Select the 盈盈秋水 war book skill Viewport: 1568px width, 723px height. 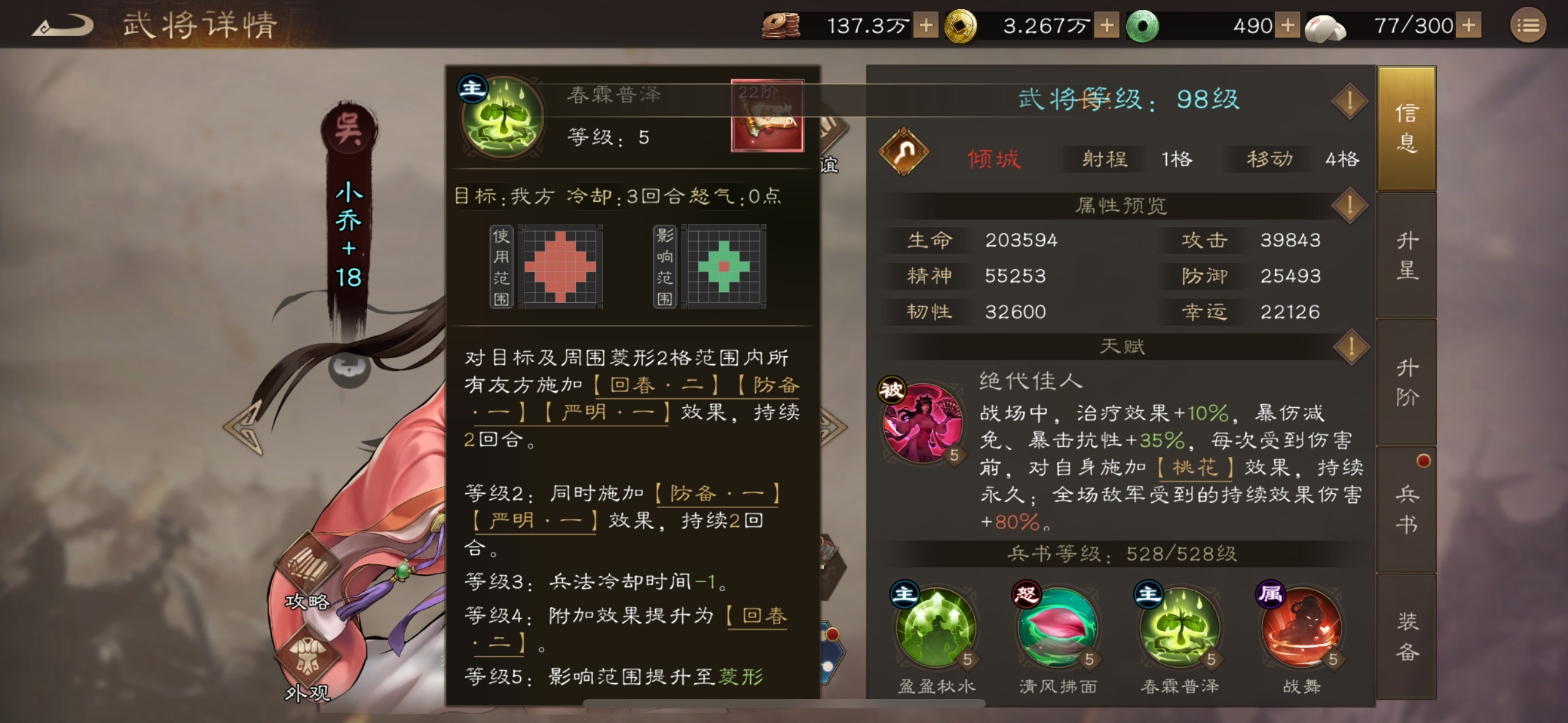(x=936, y=629)
